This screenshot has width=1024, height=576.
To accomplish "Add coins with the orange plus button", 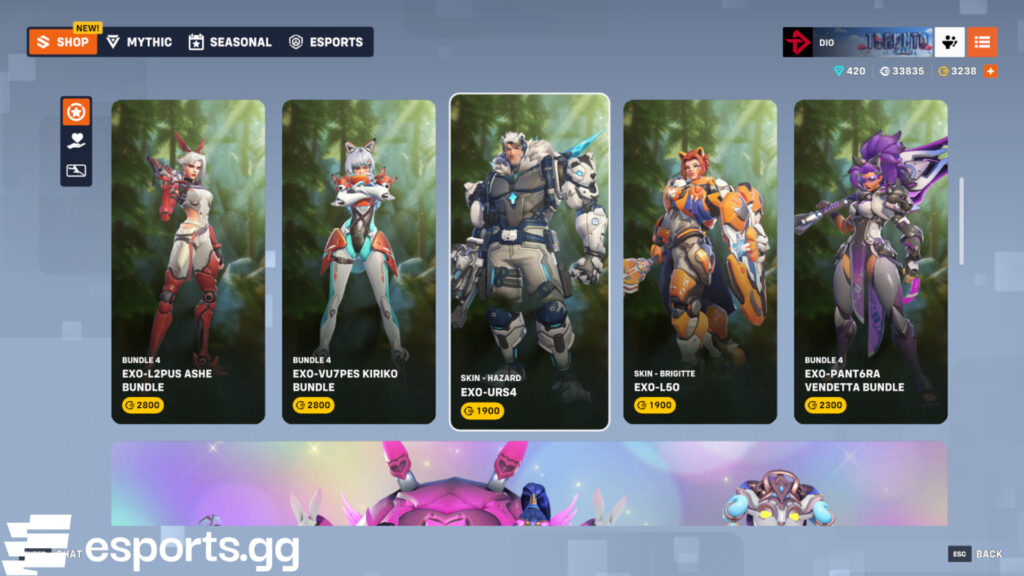I will (x=990, y=71).
